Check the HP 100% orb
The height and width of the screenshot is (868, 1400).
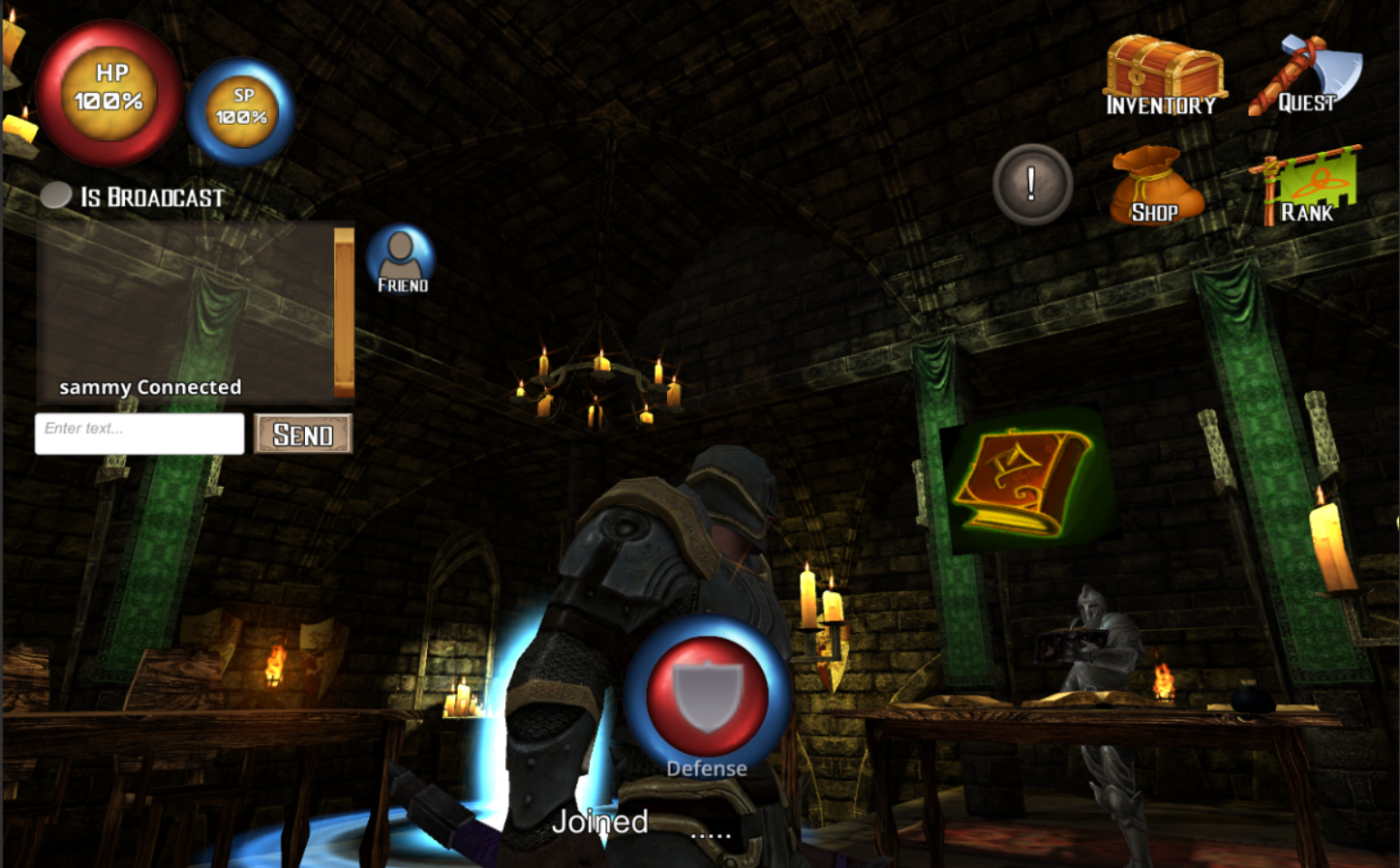tap(108, 91)
